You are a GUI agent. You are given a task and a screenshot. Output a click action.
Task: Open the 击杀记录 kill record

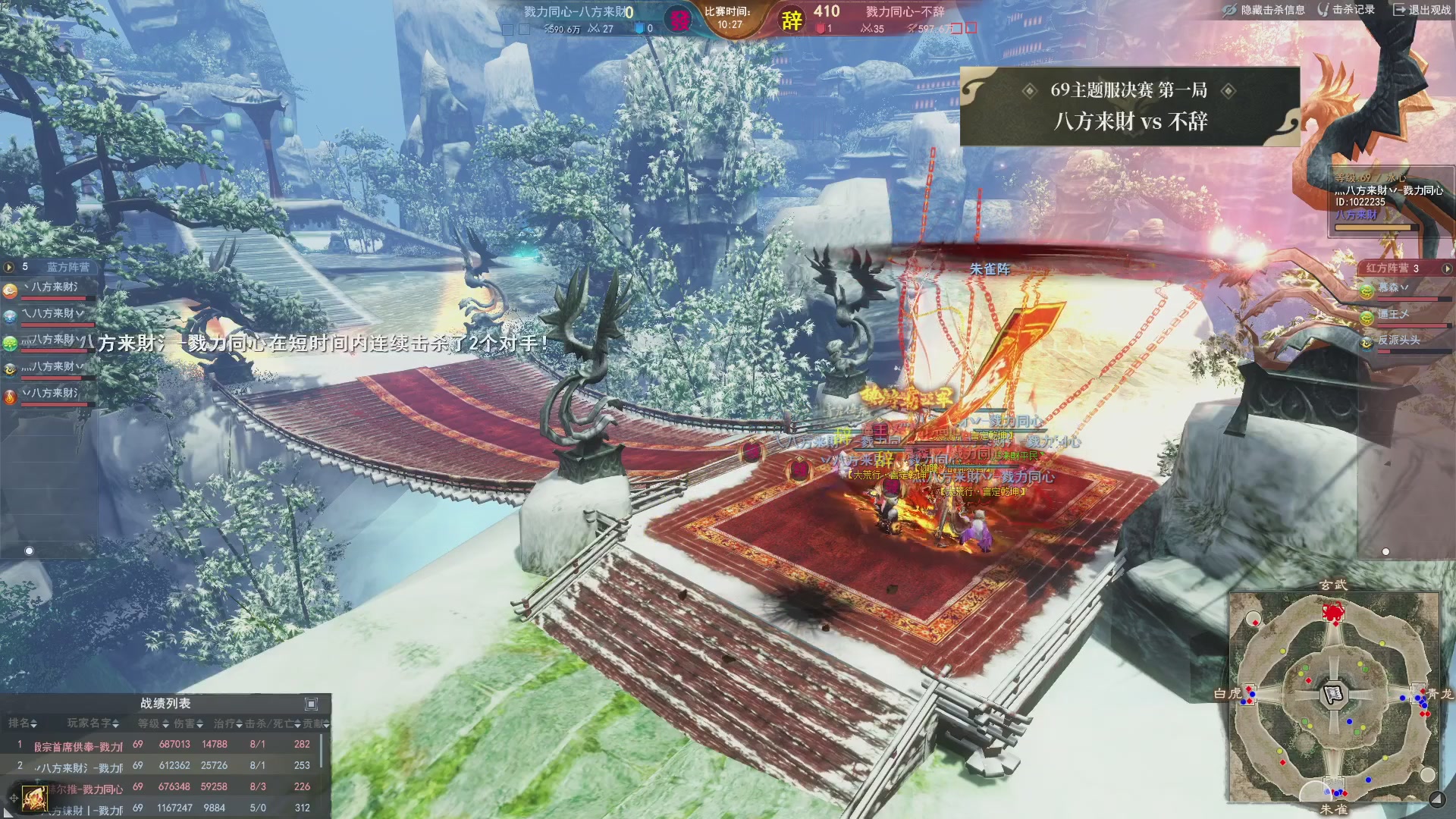click(1347, 10)
